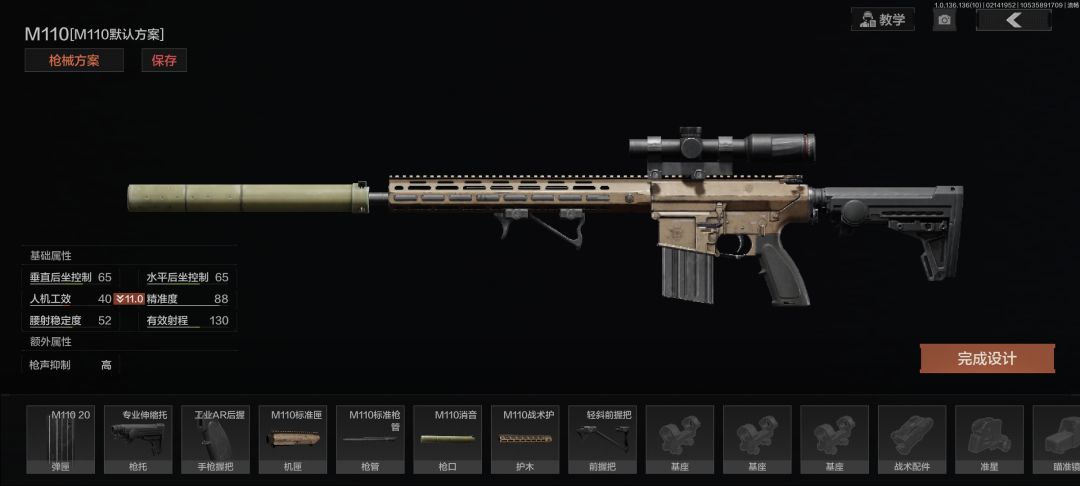Image resolution: width=1080 pixels, height=486 pixels.
Task: Go back using the arrow button
Action: tap(1013, 19)
